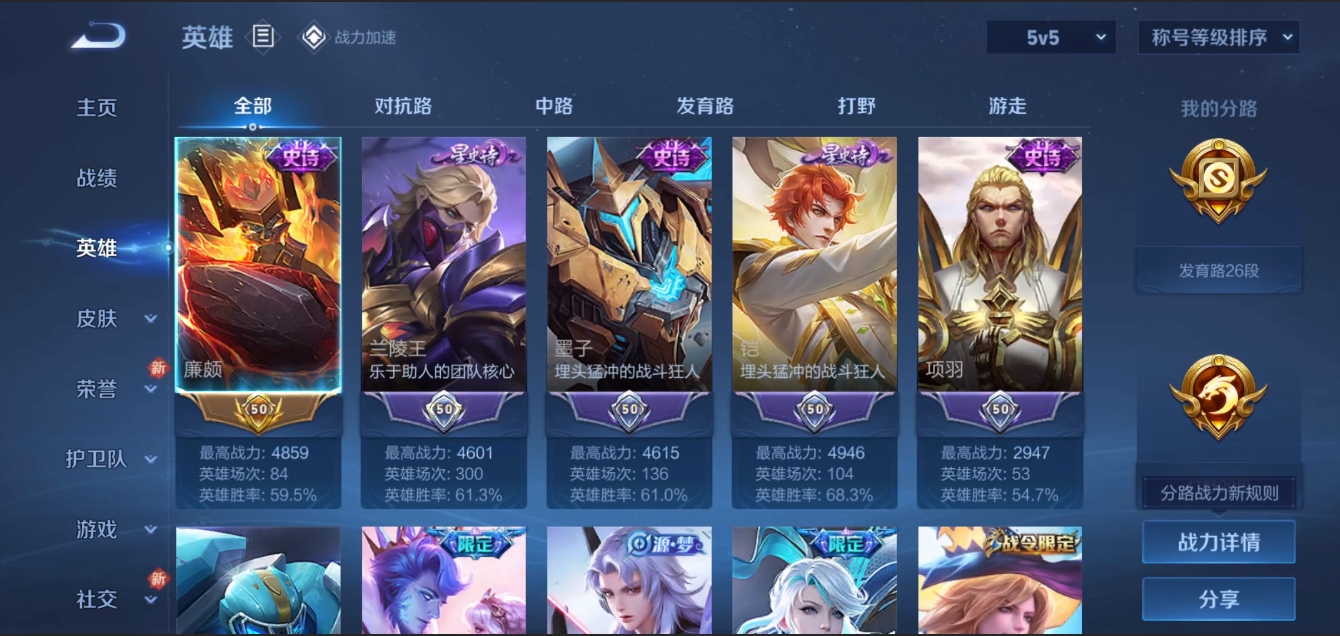Show the 发育路 hero tab
1340x636 pixels.
tap(705, 106)
